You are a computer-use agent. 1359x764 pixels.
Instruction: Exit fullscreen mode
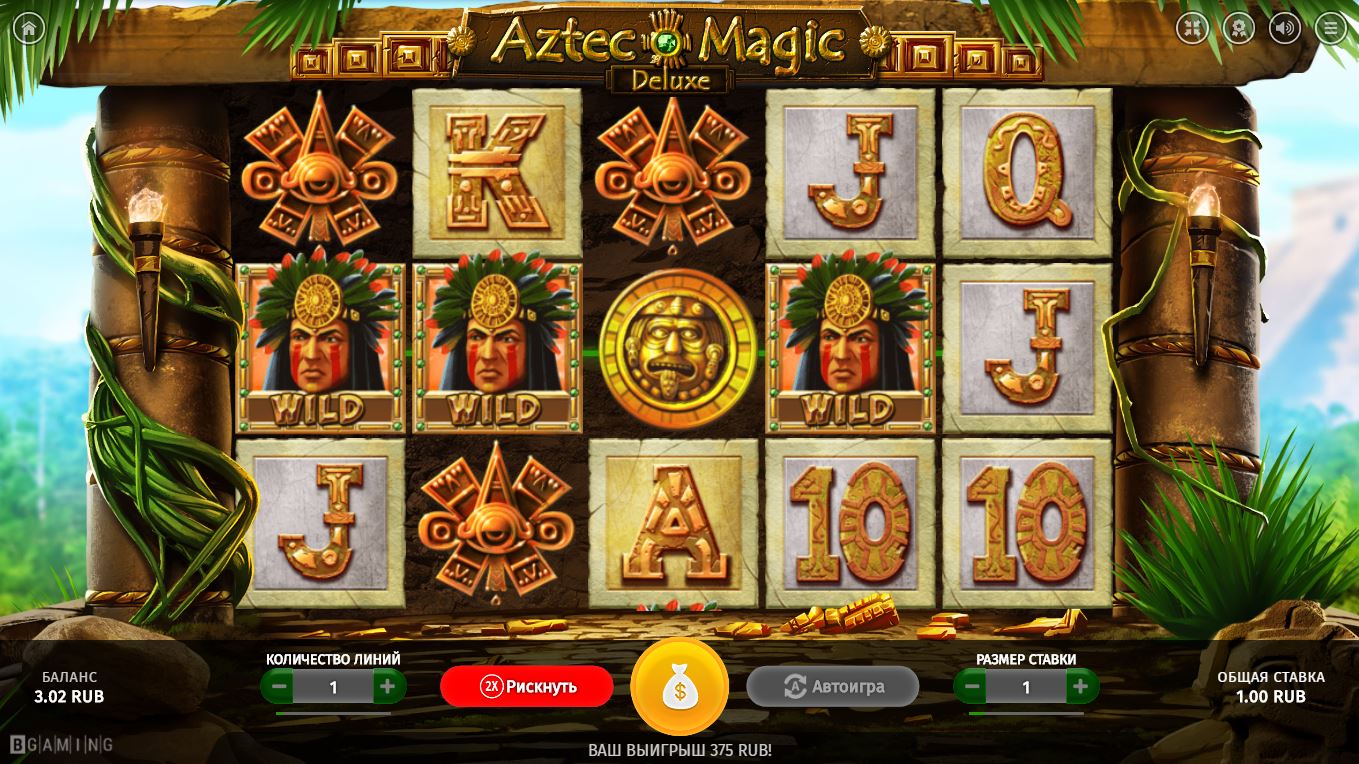coord(1192,28)
